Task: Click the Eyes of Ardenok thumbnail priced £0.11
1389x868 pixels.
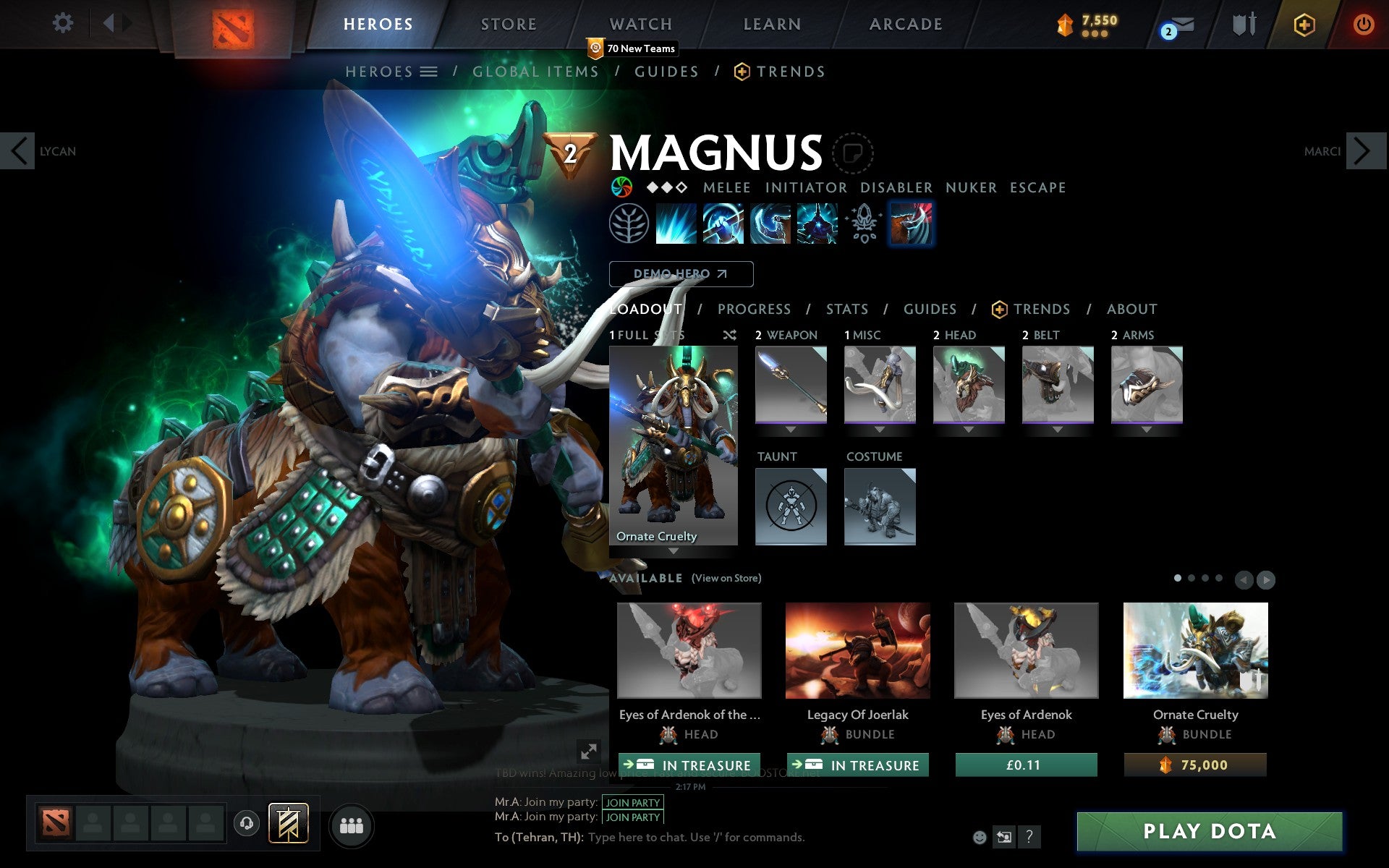Action: 1026,651
